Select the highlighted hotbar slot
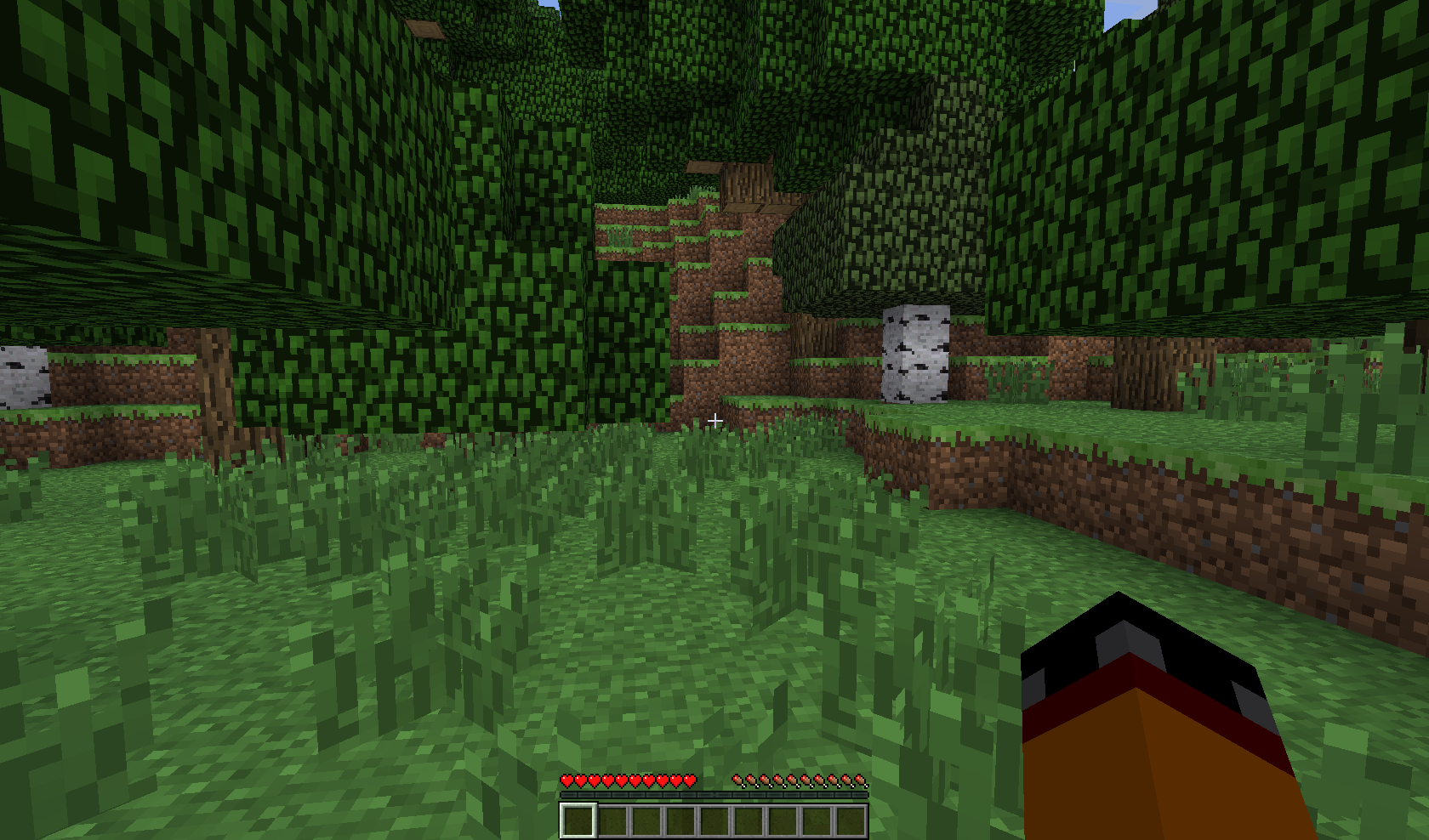 578,820
